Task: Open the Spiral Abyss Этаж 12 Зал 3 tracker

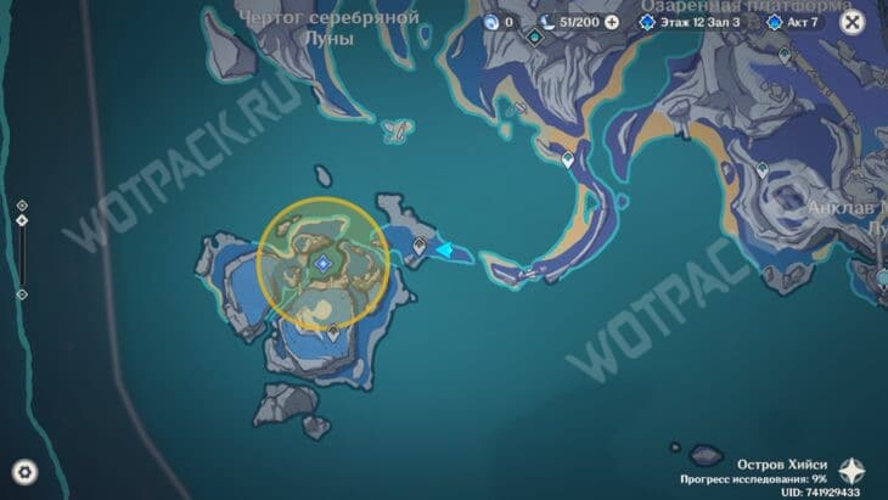Action: tap(692, 21)
